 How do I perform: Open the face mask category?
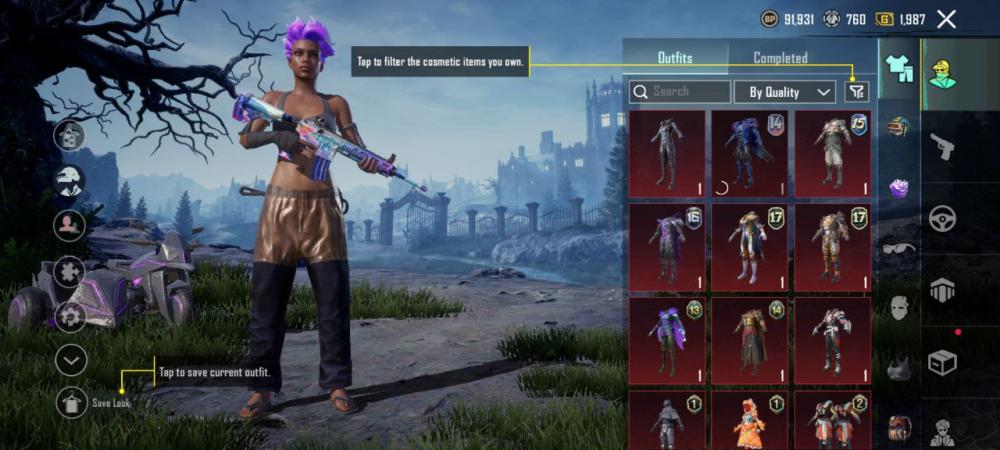899,307
